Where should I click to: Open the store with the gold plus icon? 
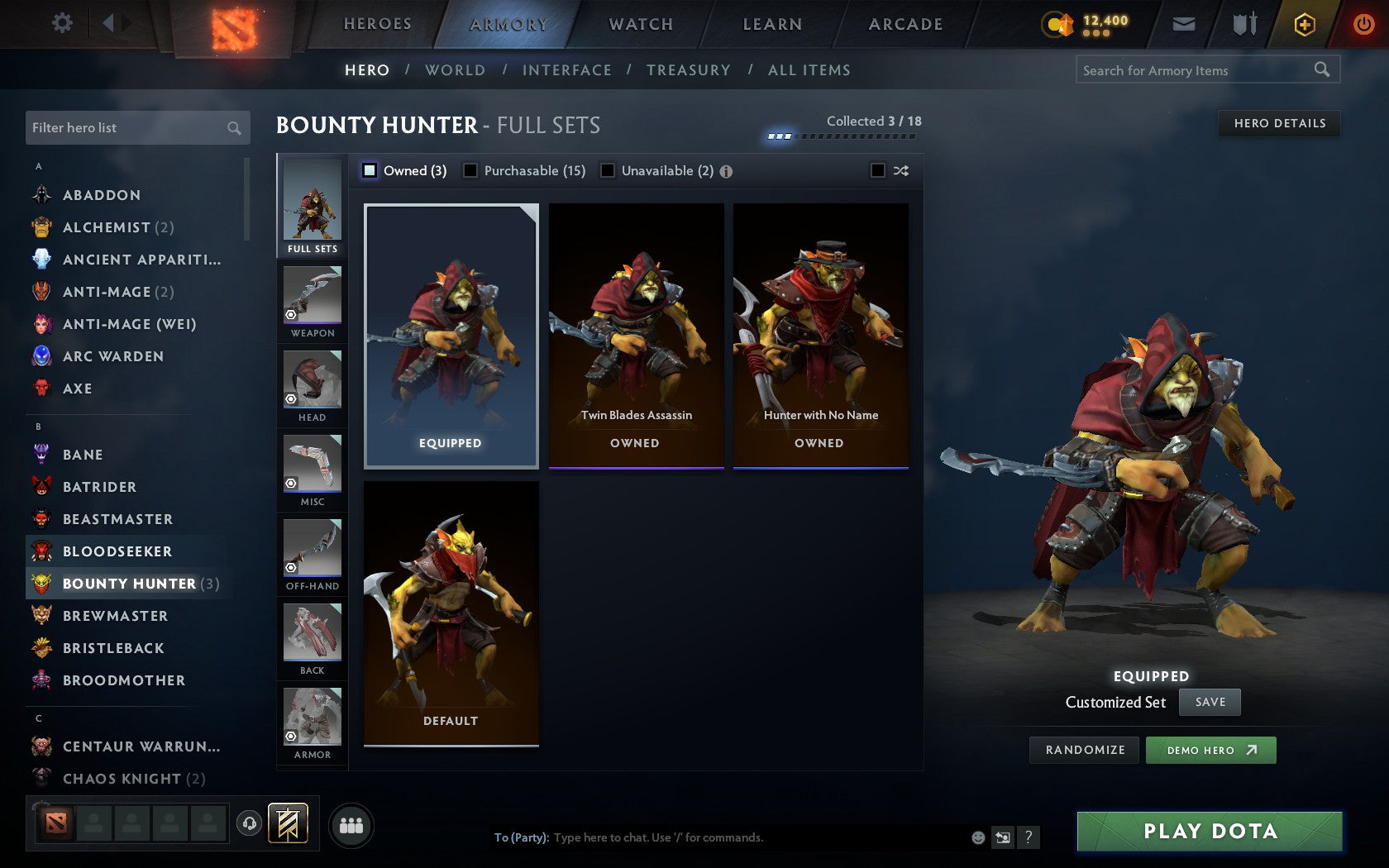(x=1304, y=24)
